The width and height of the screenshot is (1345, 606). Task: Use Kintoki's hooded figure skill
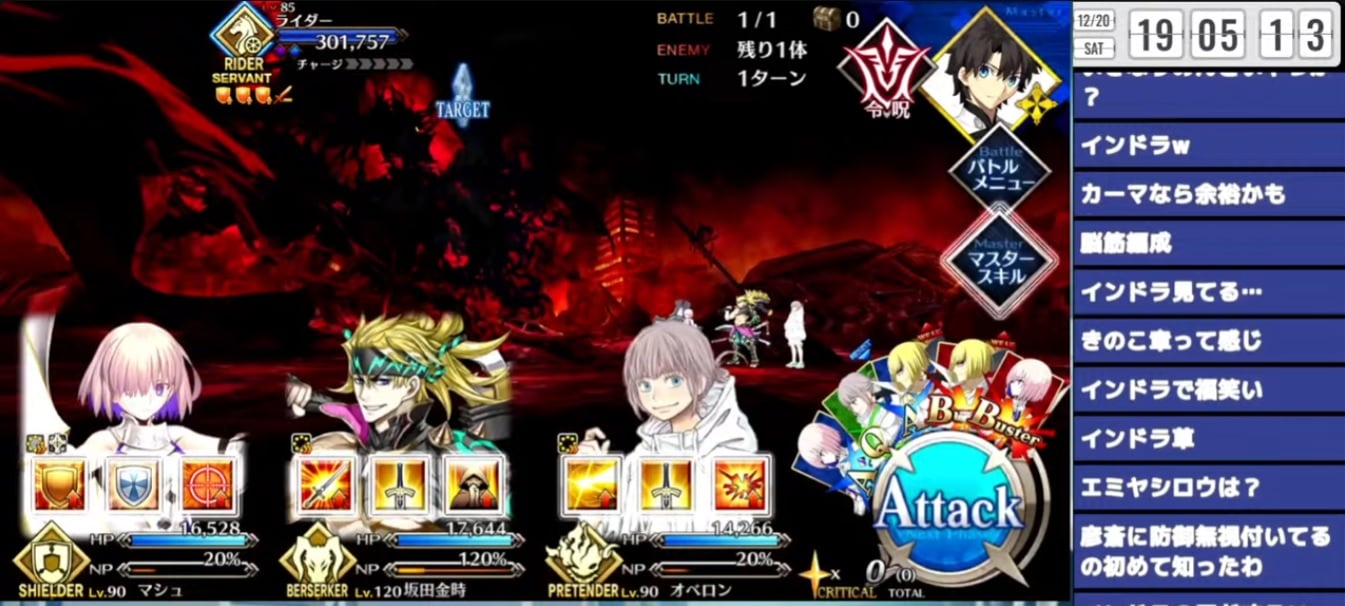pyautogui.click(x=472, y=485)
